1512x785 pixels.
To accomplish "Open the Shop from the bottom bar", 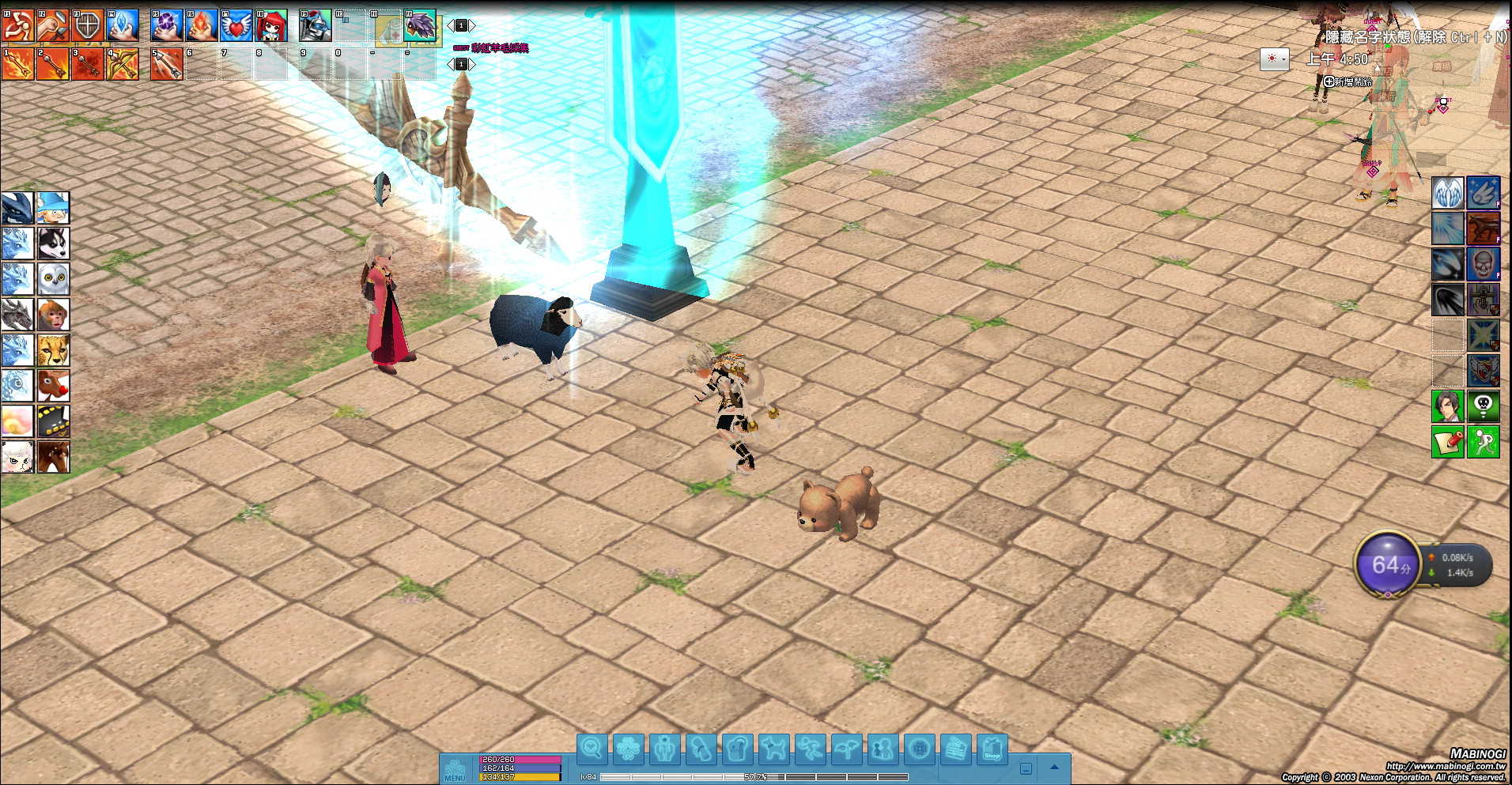I will tap(992, 748).
